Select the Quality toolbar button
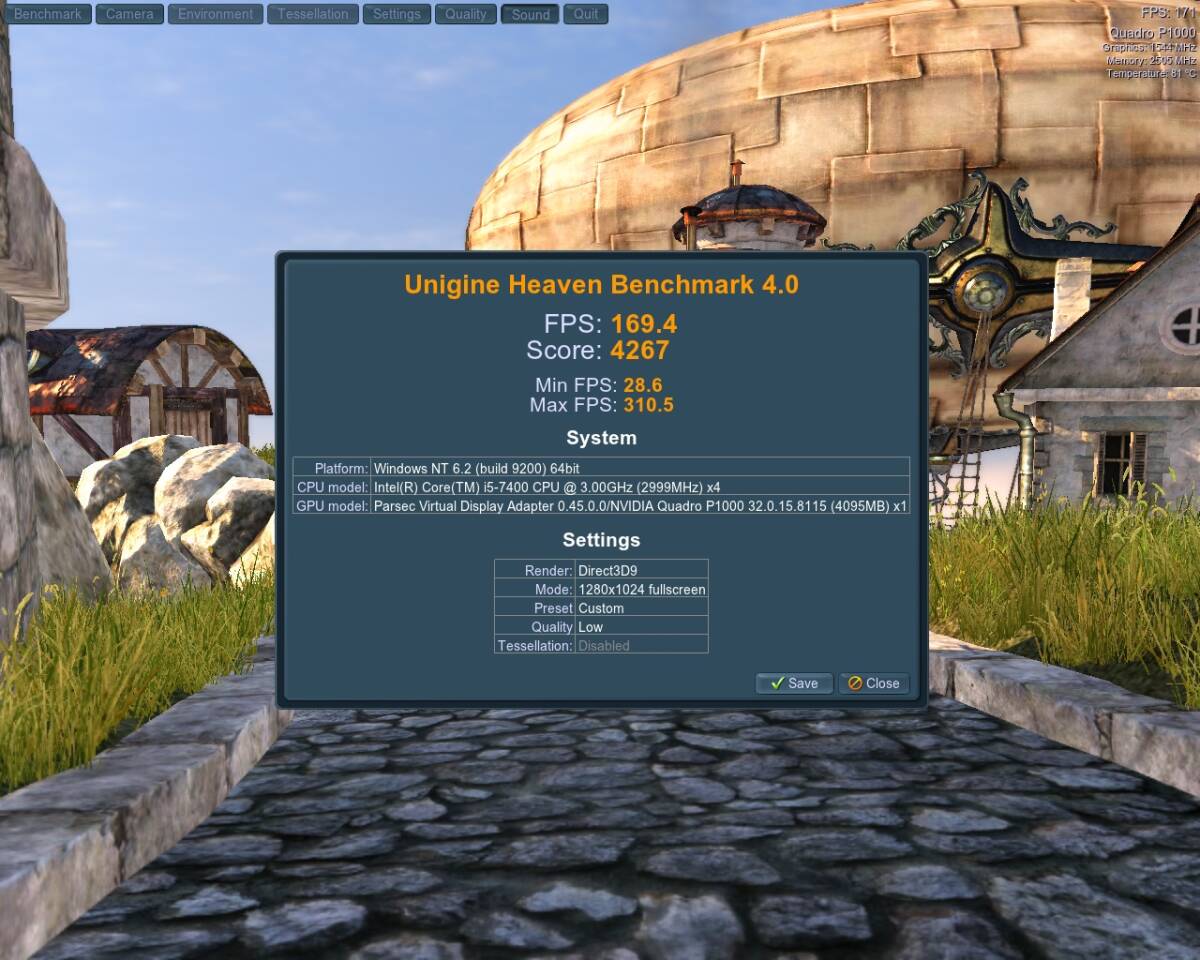1200x960 pixels. pos(465,14)
